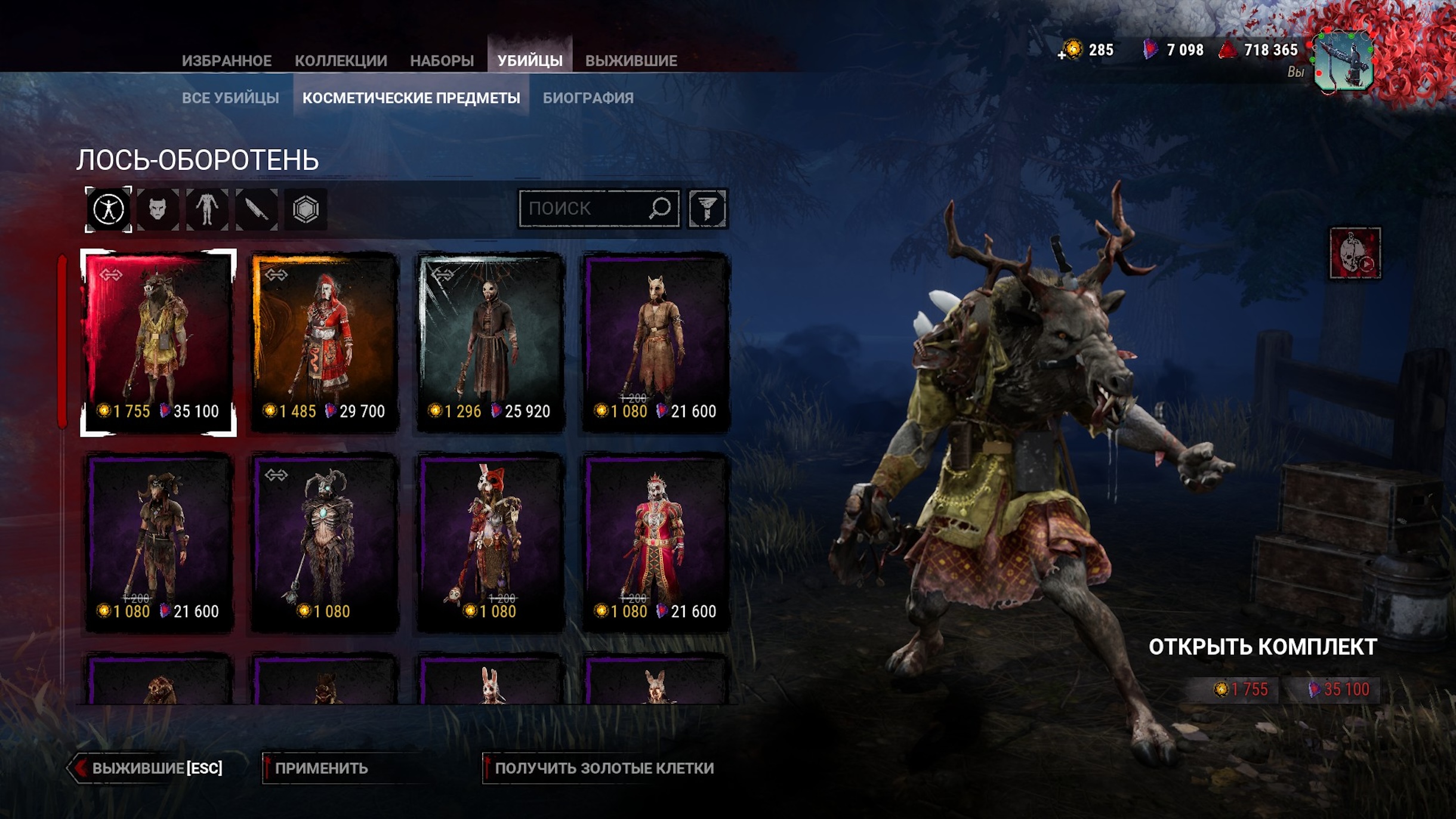The height and width of the screenshot is (819, 1456).
Task: Show the Все убийцы list
Action: (230, 98)
